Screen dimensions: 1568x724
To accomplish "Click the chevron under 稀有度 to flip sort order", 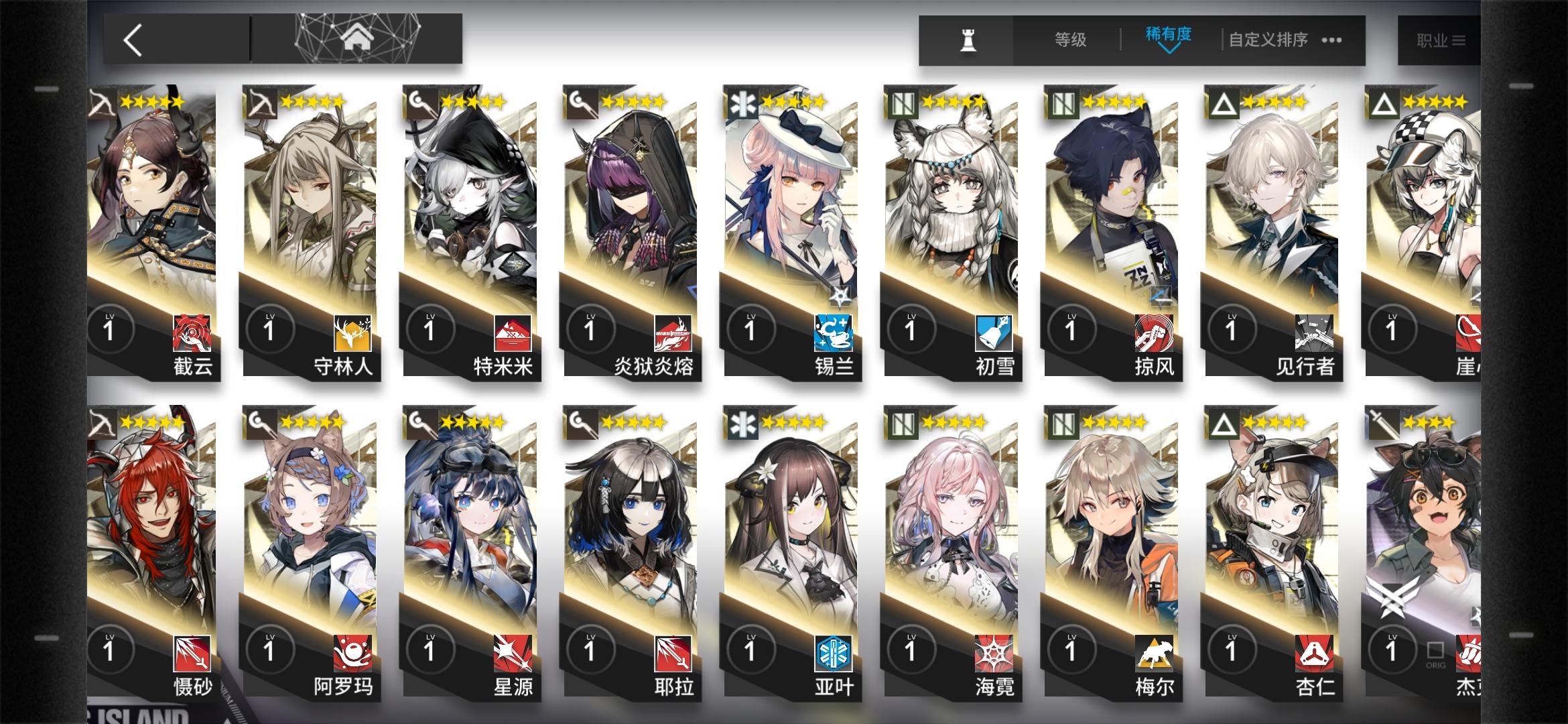I will coord(1169,50).
